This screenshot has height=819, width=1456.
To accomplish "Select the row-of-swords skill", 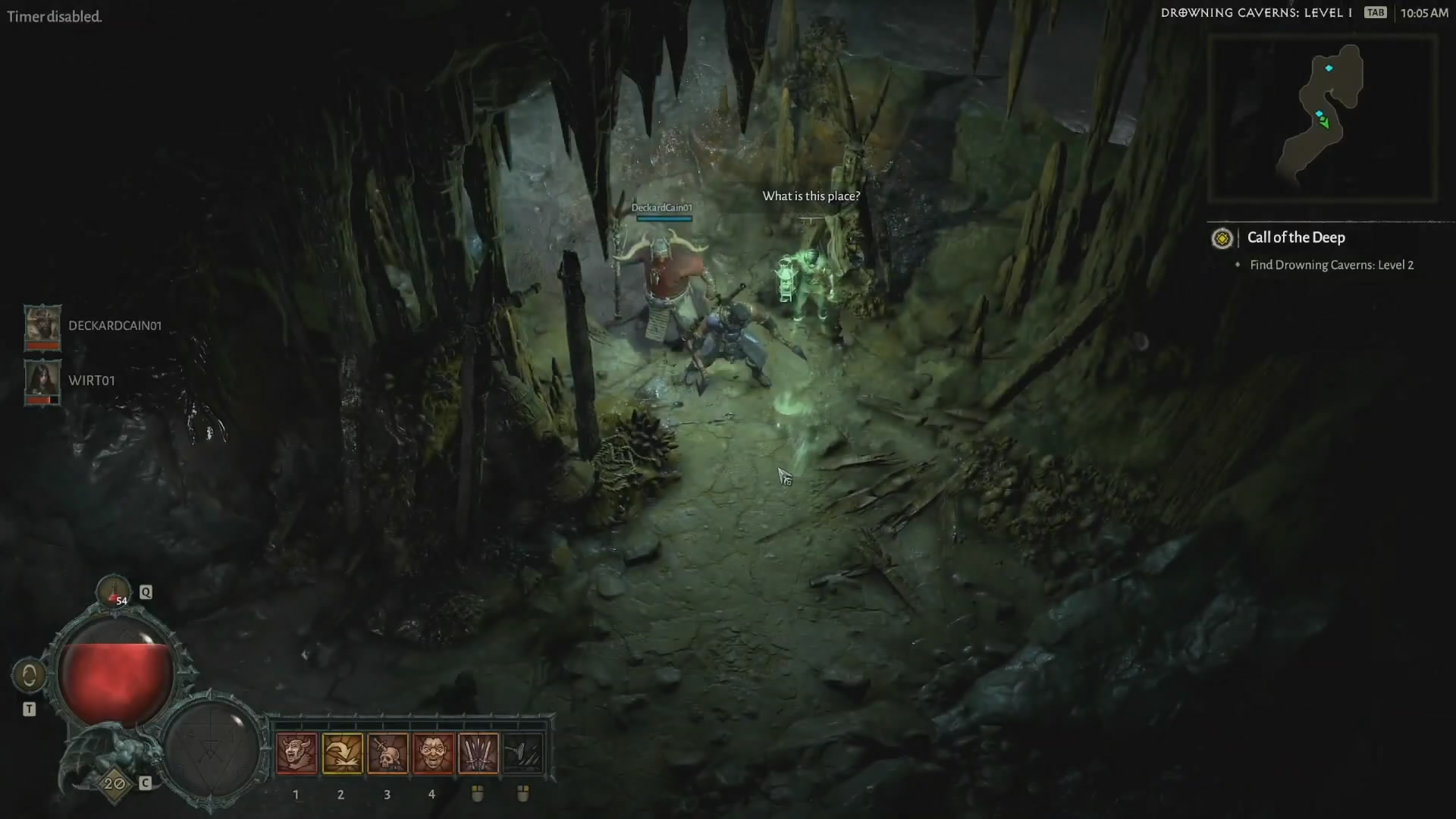I will tap(479, 753).
